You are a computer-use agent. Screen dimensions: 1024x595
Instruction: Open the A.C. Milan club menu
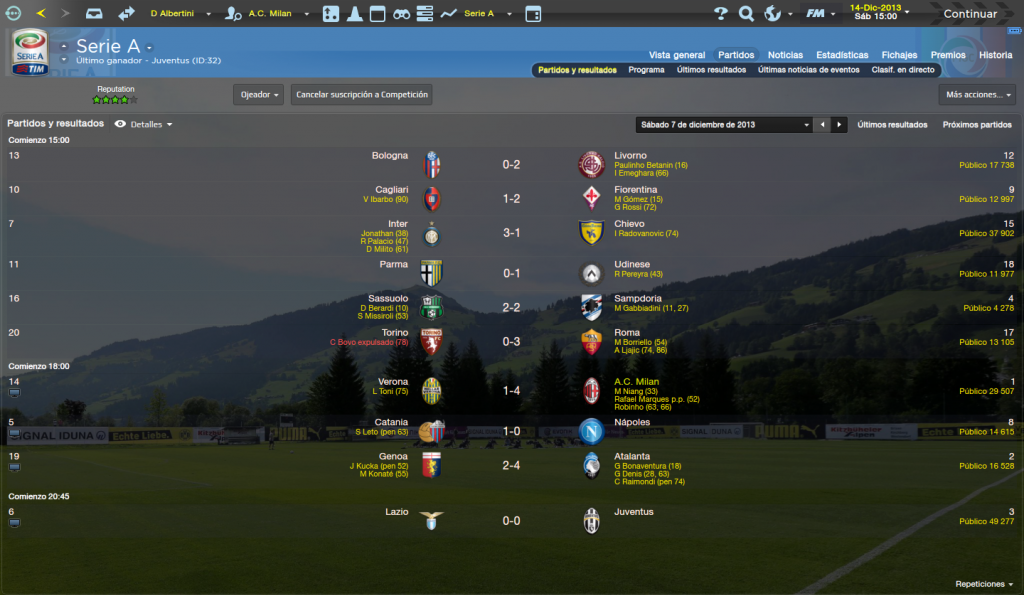tap(268, 14)
